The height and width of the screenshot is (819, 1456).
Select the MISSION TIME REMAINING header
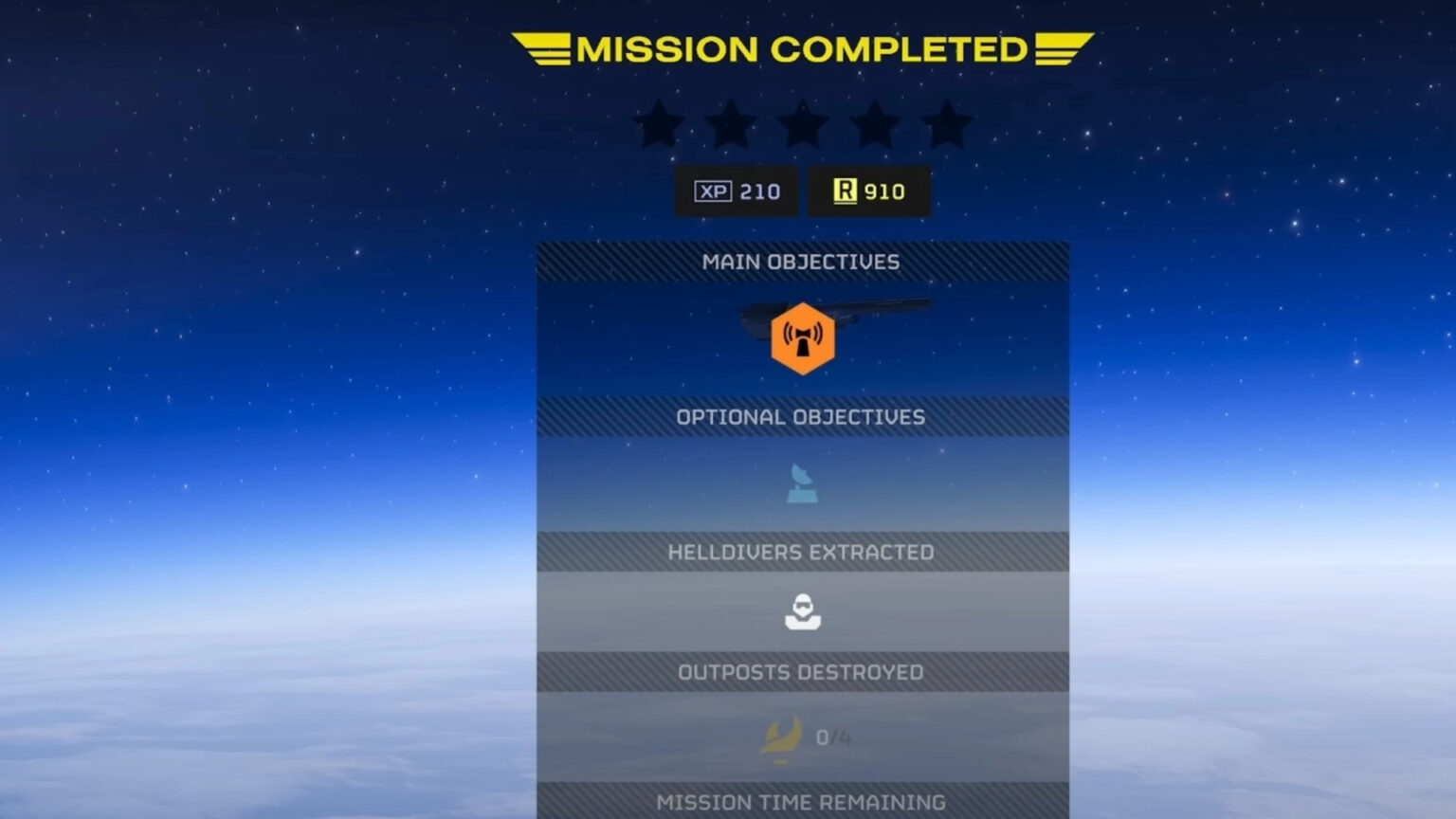(x=802, y=801)
